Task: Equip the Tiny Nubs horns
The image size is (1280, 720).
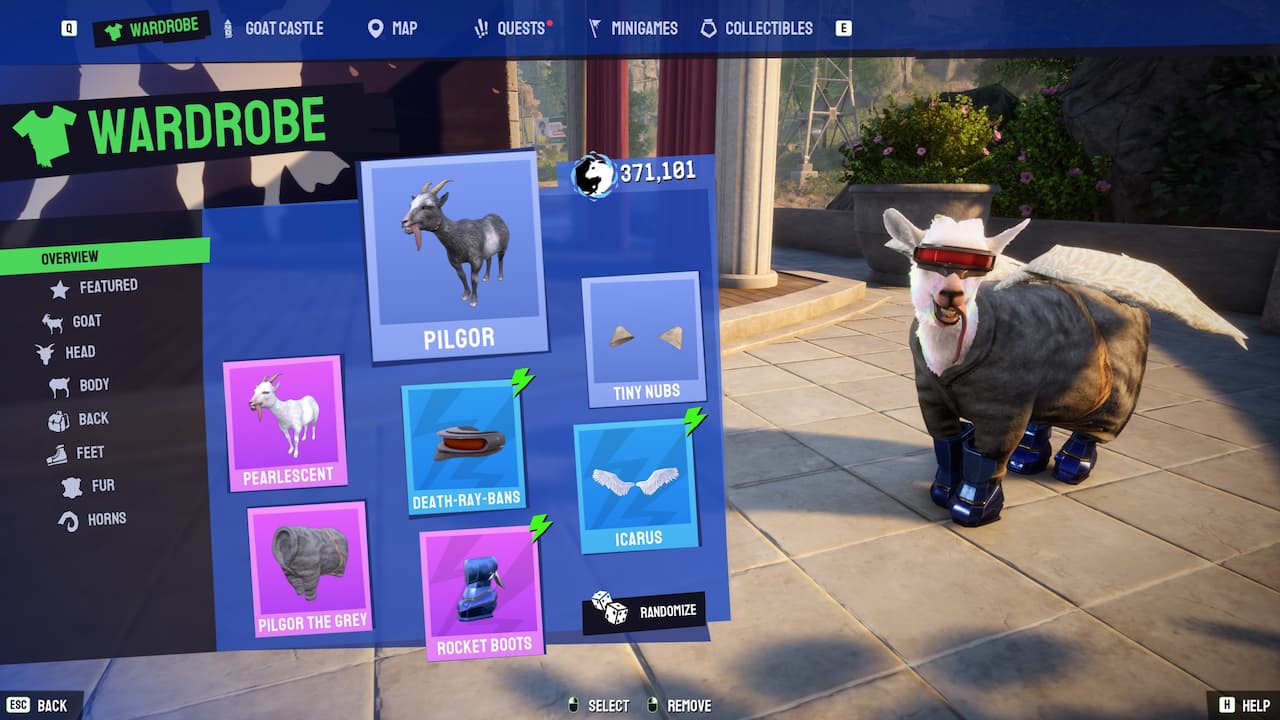Action: 643,335
